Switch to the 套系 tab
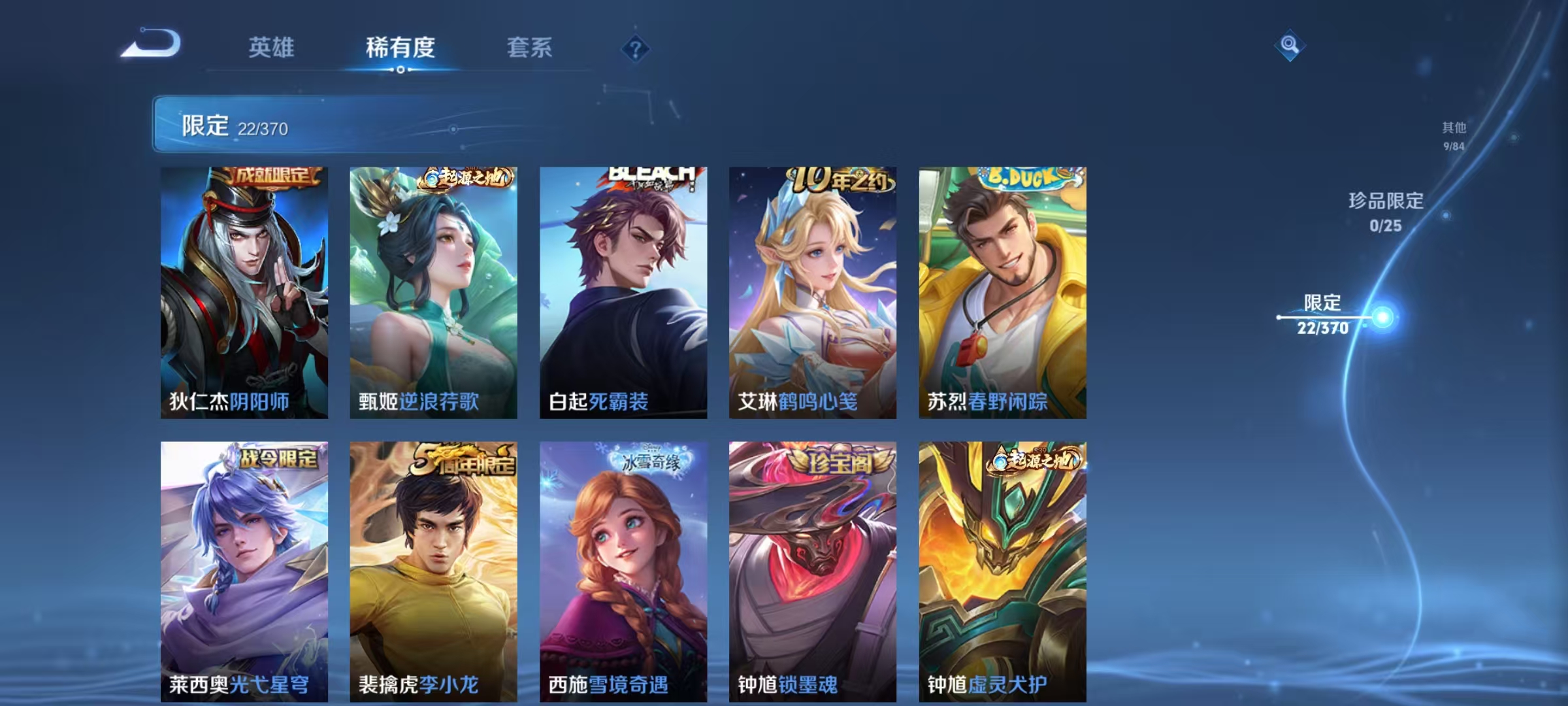 click(531, 47)
